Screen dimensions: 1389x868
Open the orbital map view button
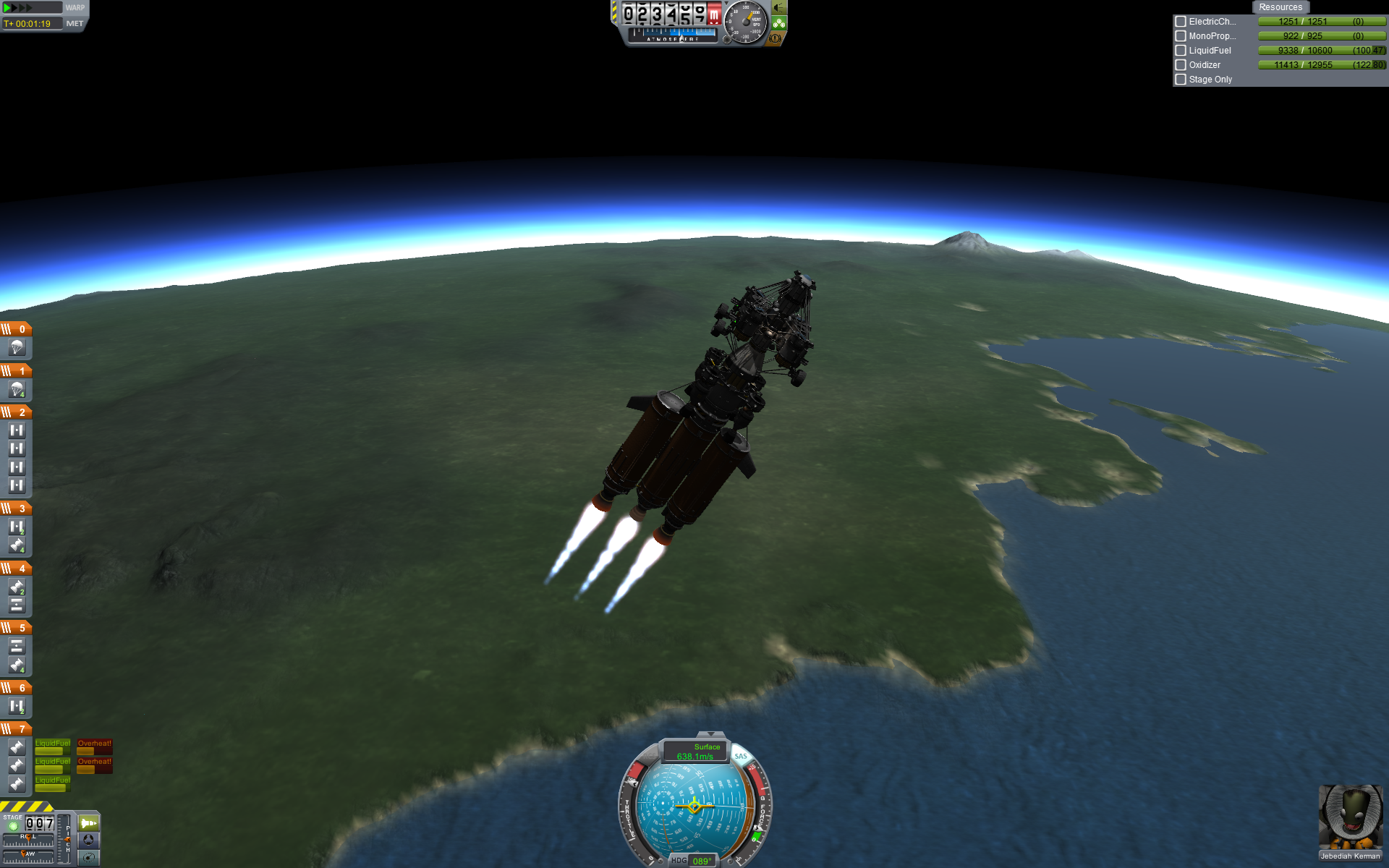(88, 858)
